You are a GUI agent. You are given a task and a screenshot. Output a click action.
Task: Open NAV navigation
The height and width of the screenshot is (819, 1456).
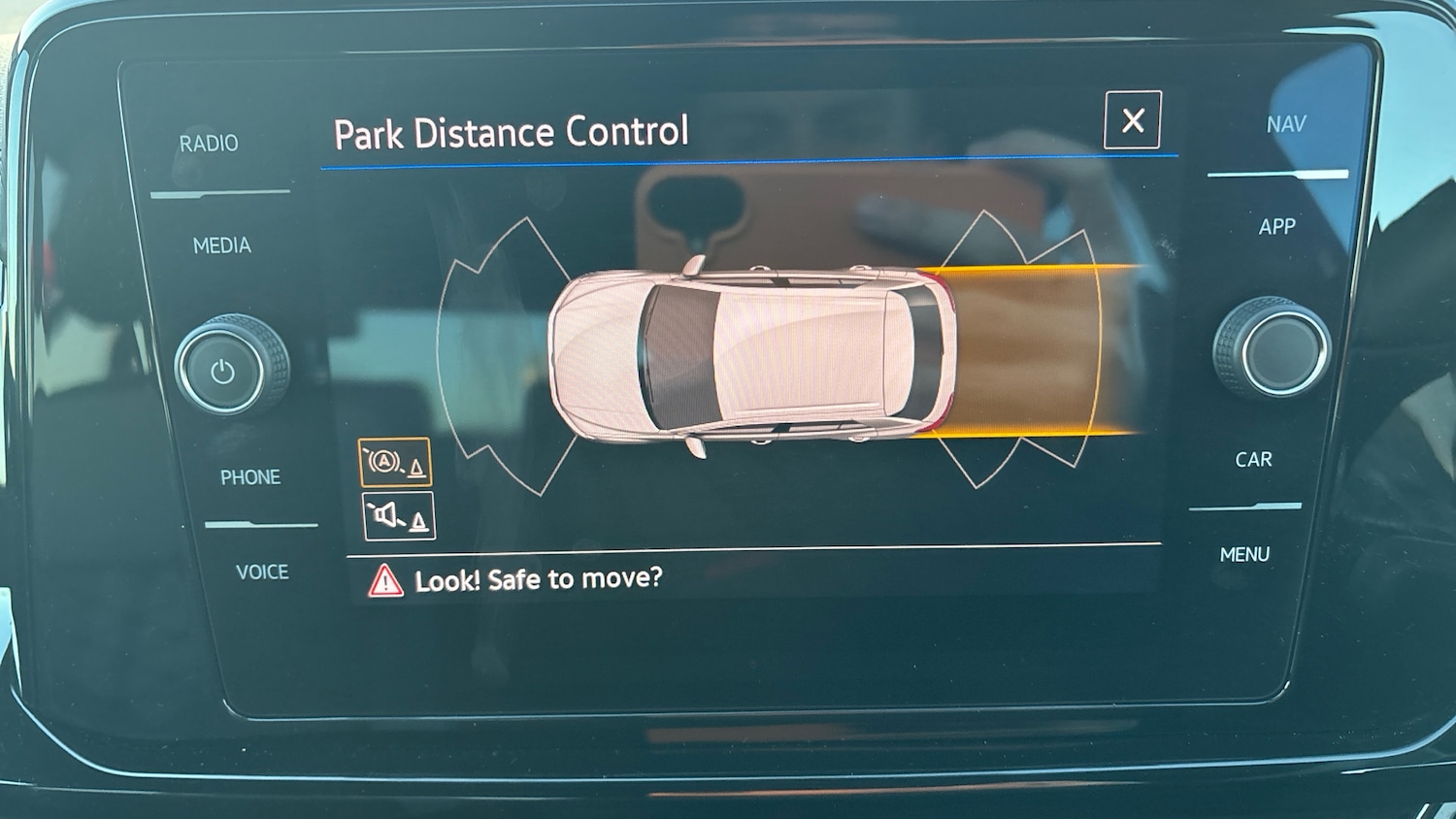1286,124
